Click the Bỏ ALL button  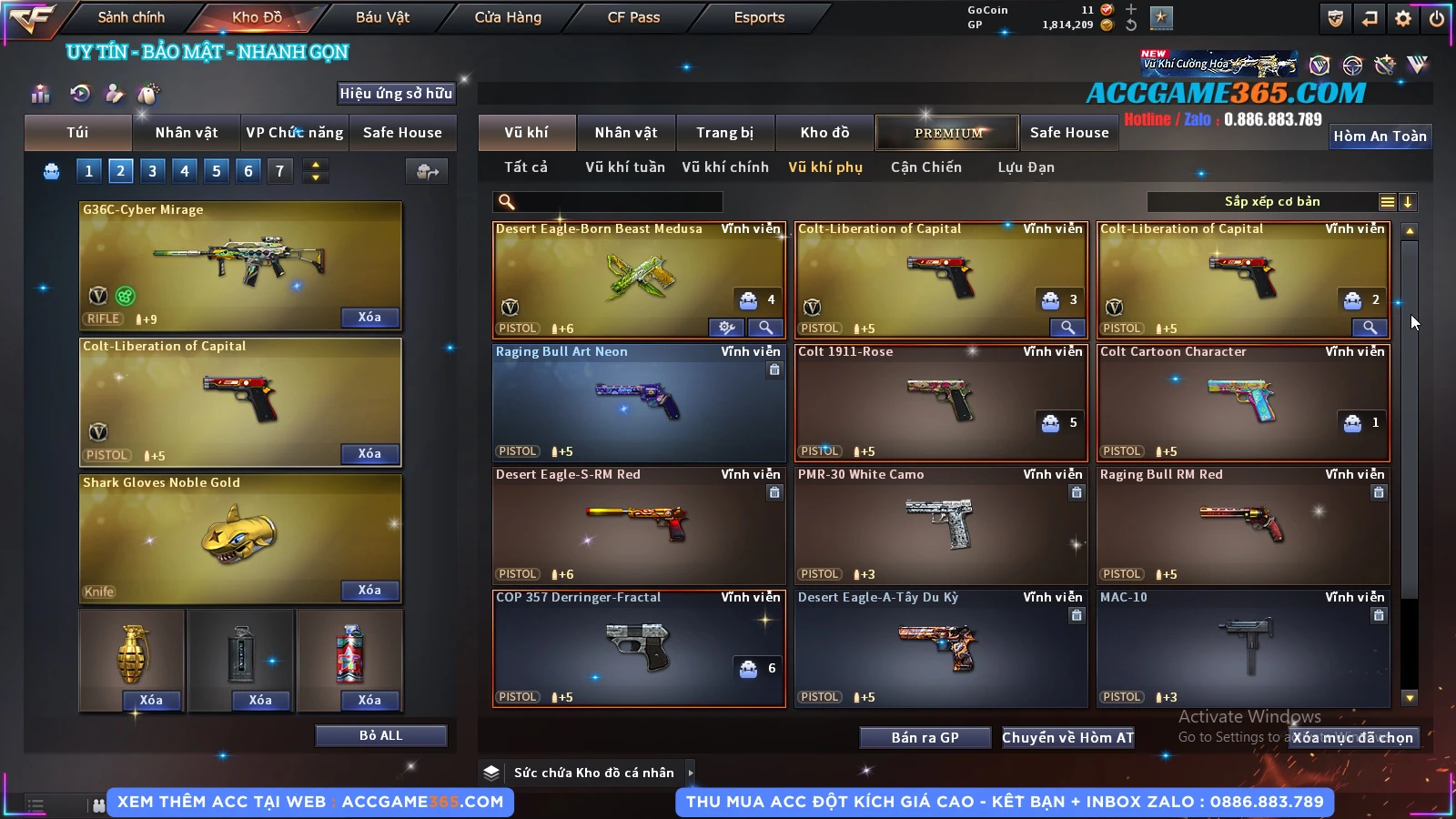pyautogui.click(x=380, y=735)
